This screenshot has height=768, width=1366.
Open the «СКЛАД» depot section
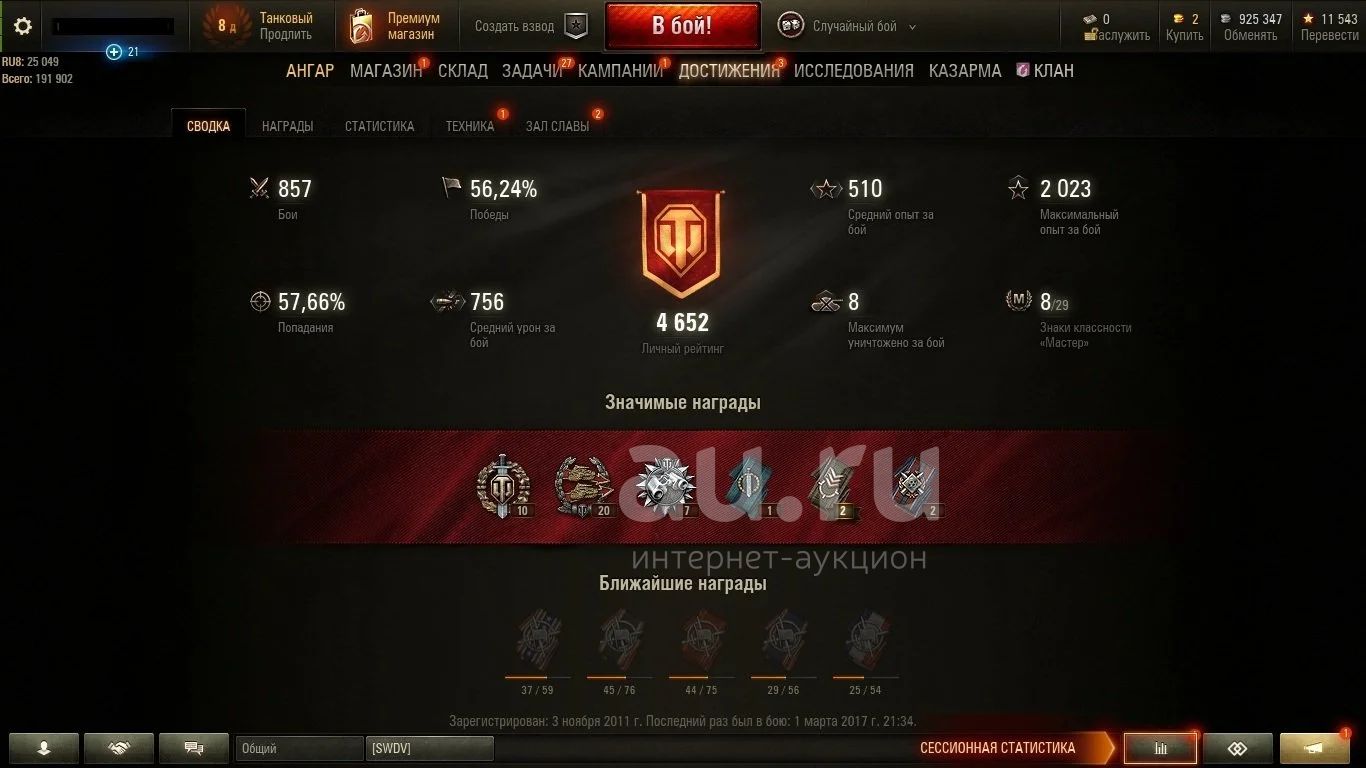(x=463, y=71)
